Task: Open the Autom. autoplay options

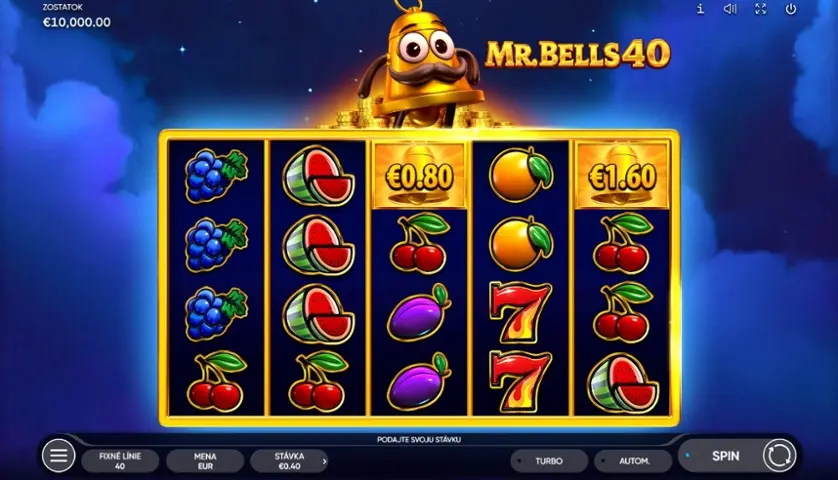Action: tap(633, 461)
